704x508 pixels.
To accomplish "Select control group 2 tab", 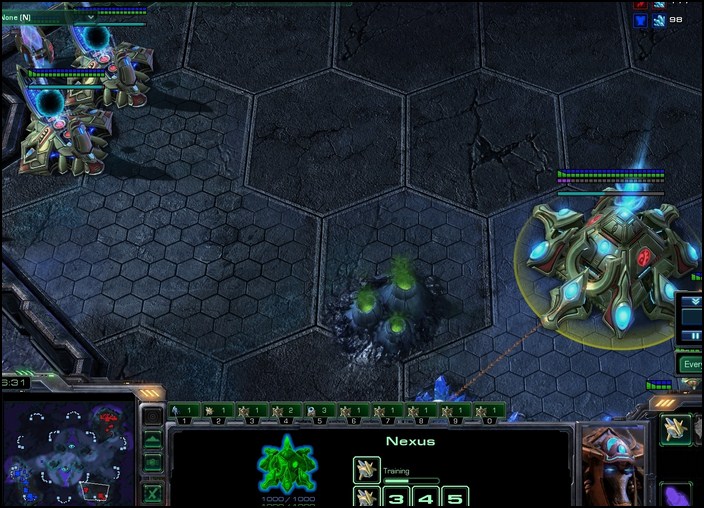I will click(x=216, y=411).
